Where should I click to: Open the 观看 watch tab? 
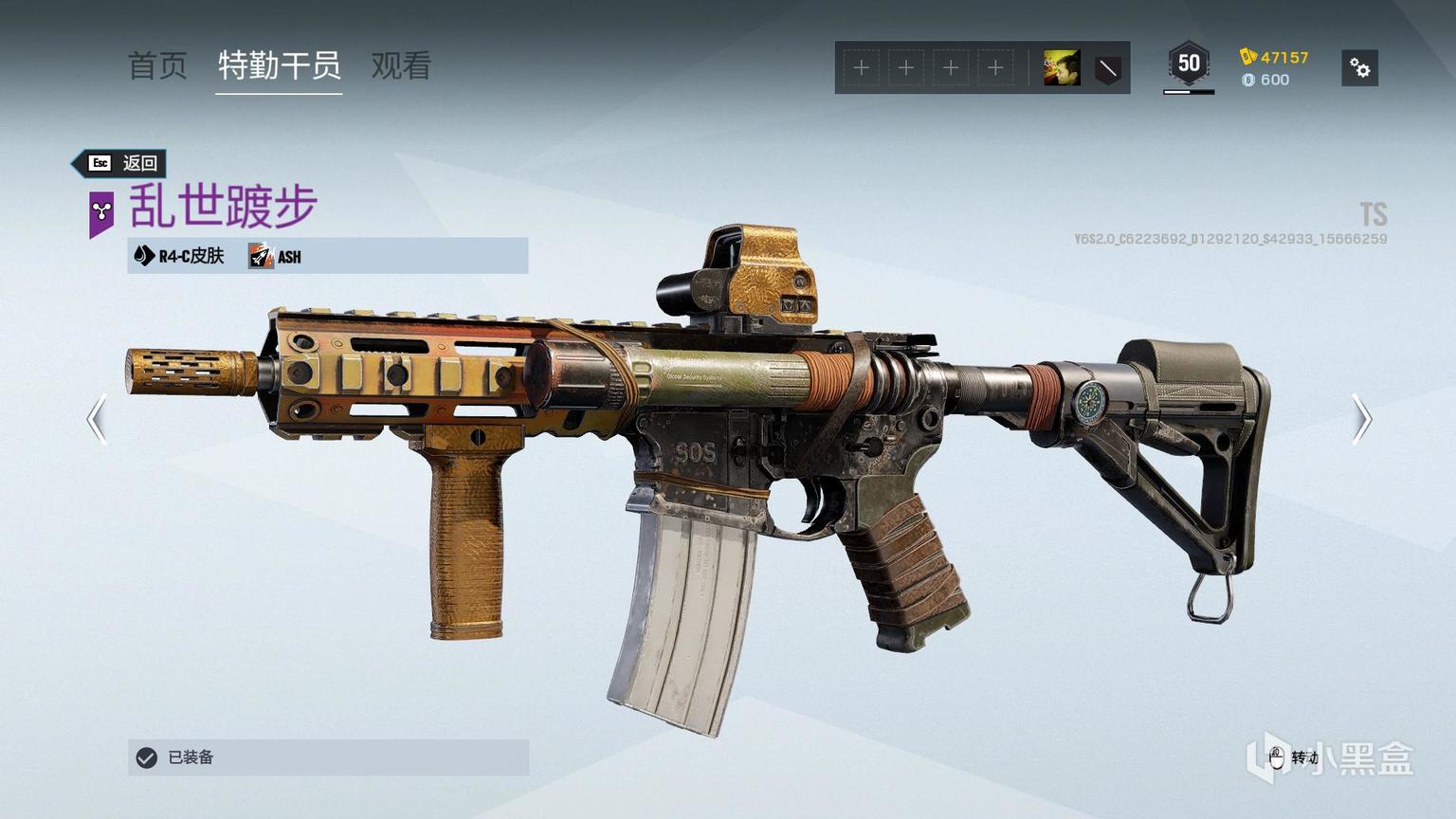[x=401, y=65]
